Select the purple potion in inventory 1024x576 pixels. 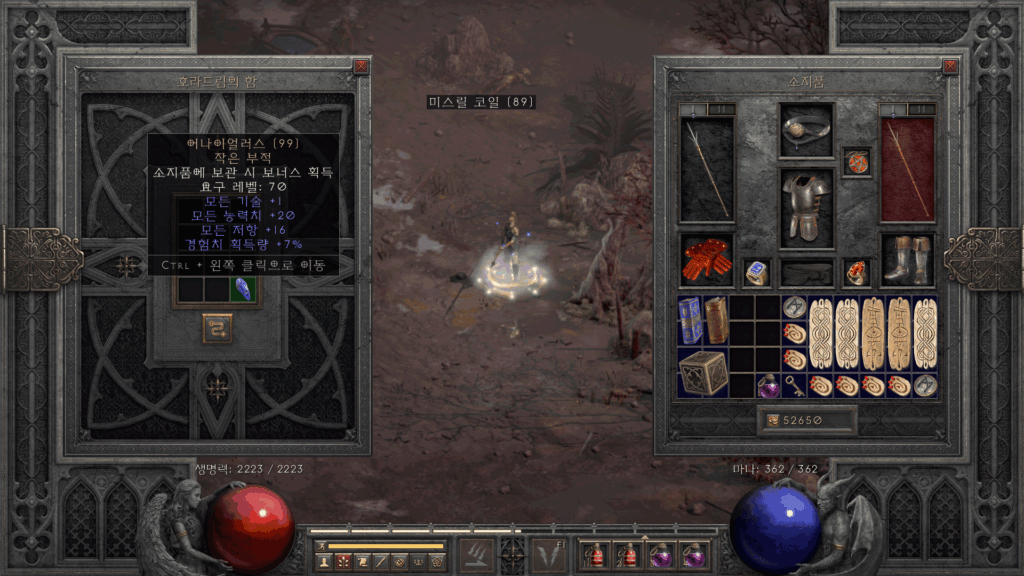click(x=768, y=385)
